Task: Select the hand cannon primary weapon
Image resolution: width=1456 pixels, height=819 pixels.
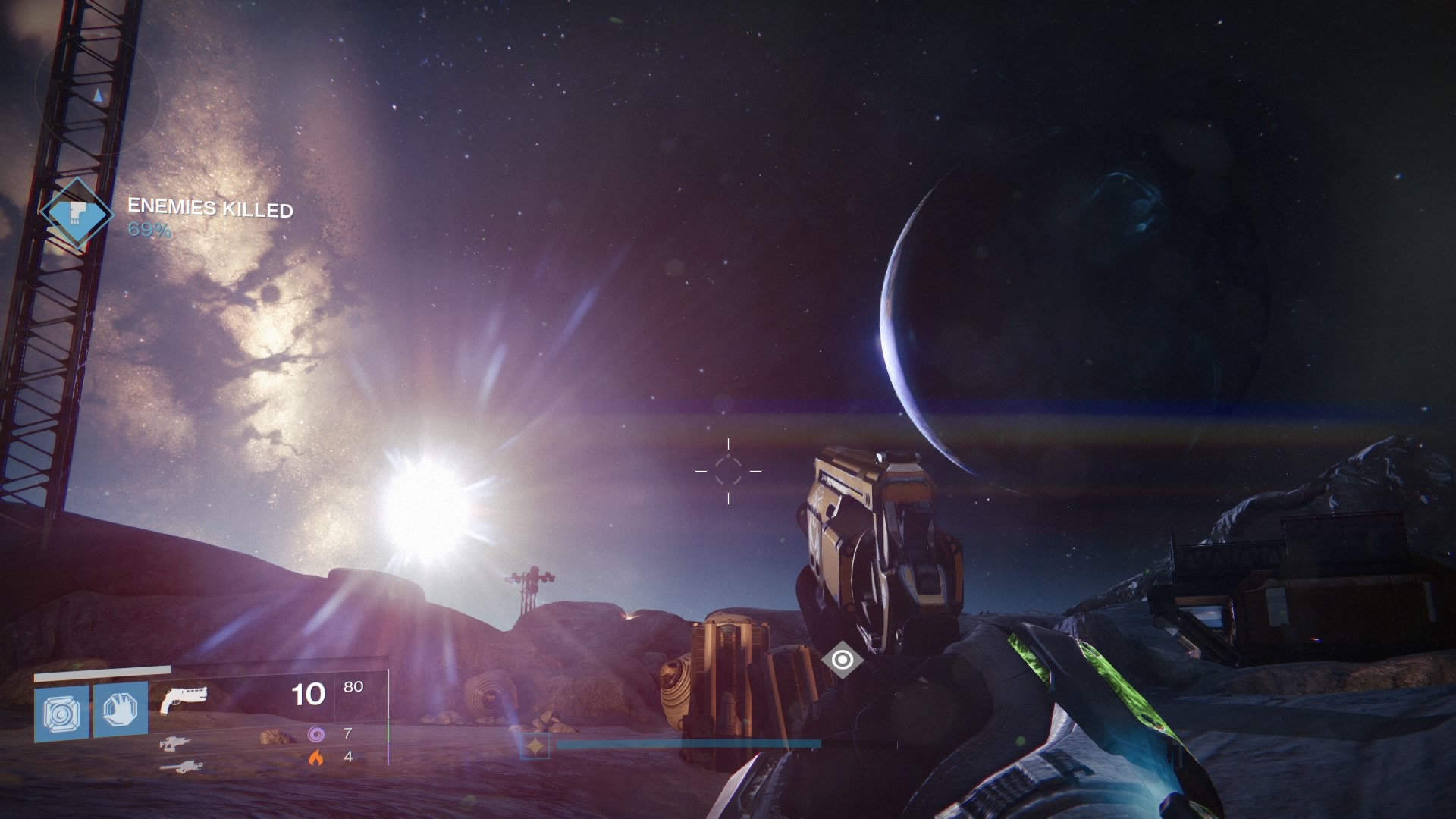Action: pos(183,698)
